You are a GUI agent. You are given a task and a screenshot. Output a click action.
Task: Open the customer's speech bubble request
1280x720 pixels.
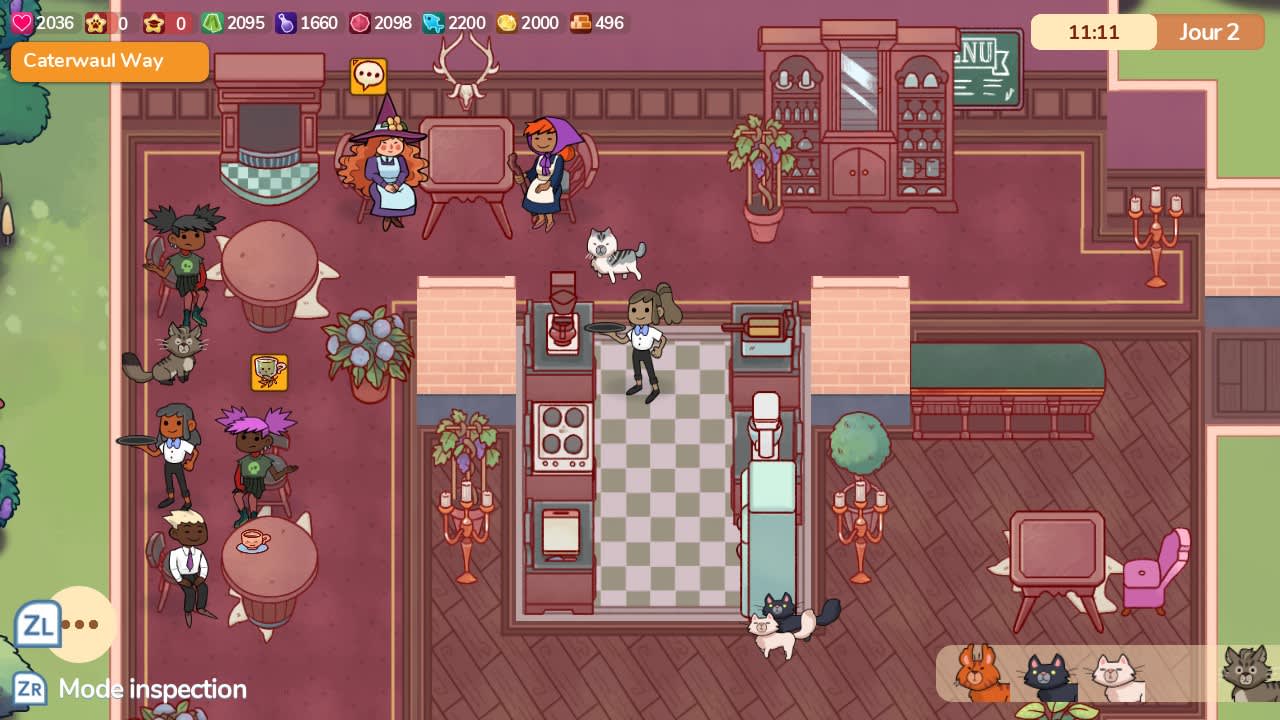point(368,74)
